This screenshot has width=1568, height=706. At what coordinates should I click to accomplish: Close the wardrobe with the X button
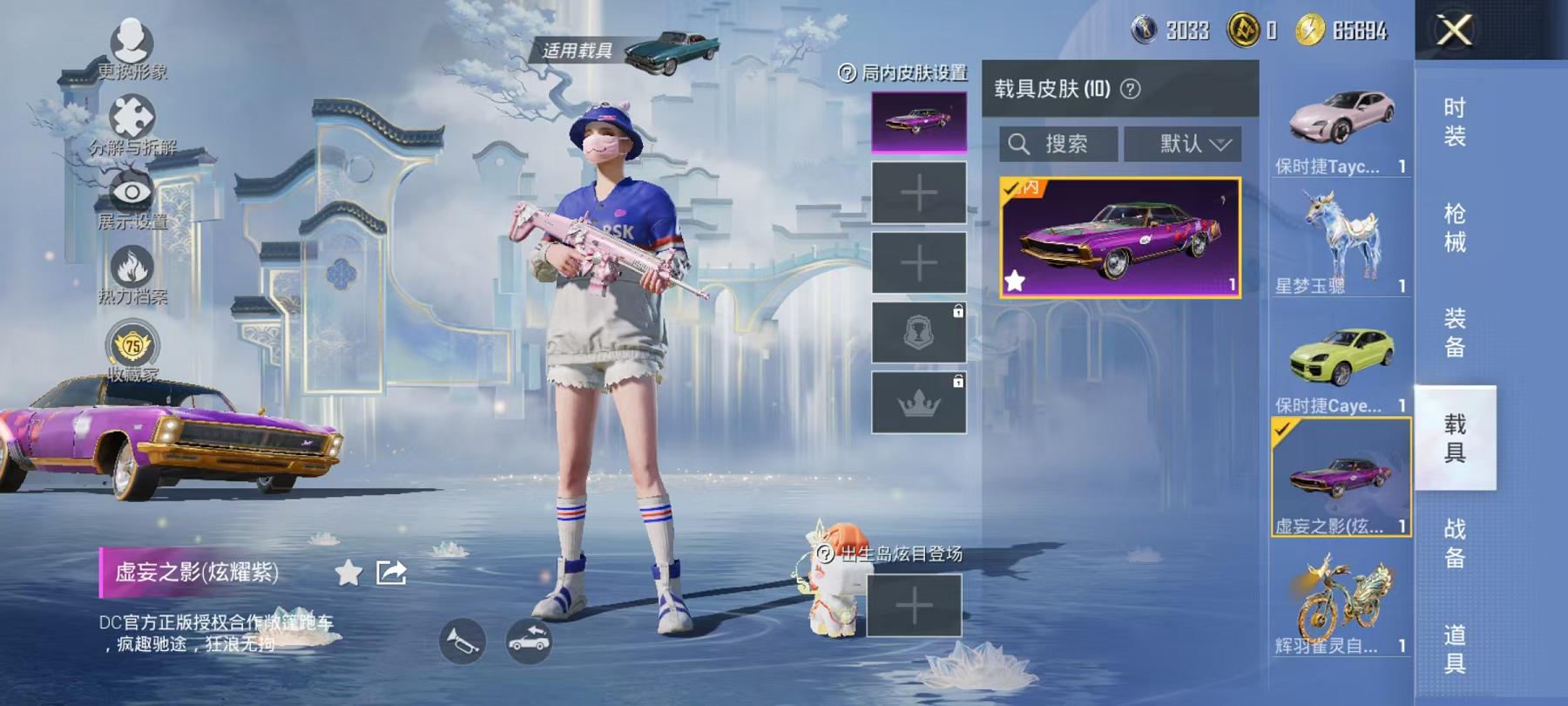(1454, 31)
